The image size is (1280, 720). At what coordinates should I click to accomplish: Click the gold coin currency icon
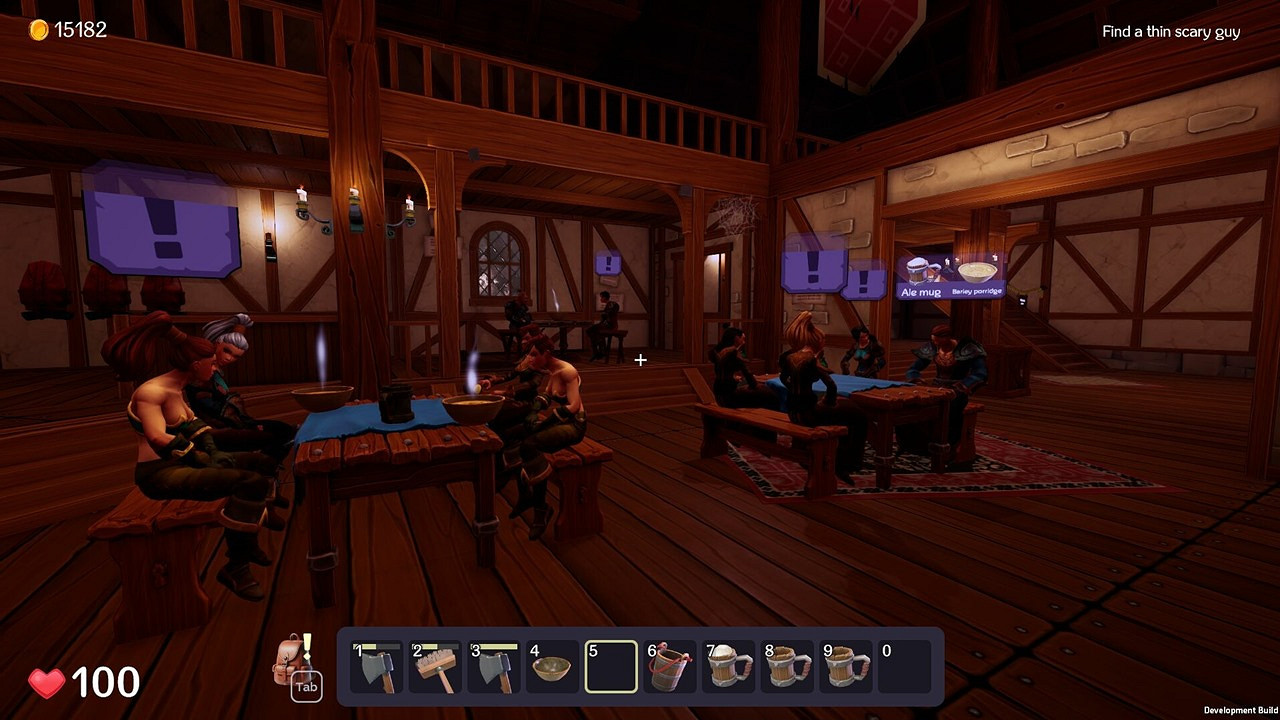pyautogui.click(x=39, y=28)
